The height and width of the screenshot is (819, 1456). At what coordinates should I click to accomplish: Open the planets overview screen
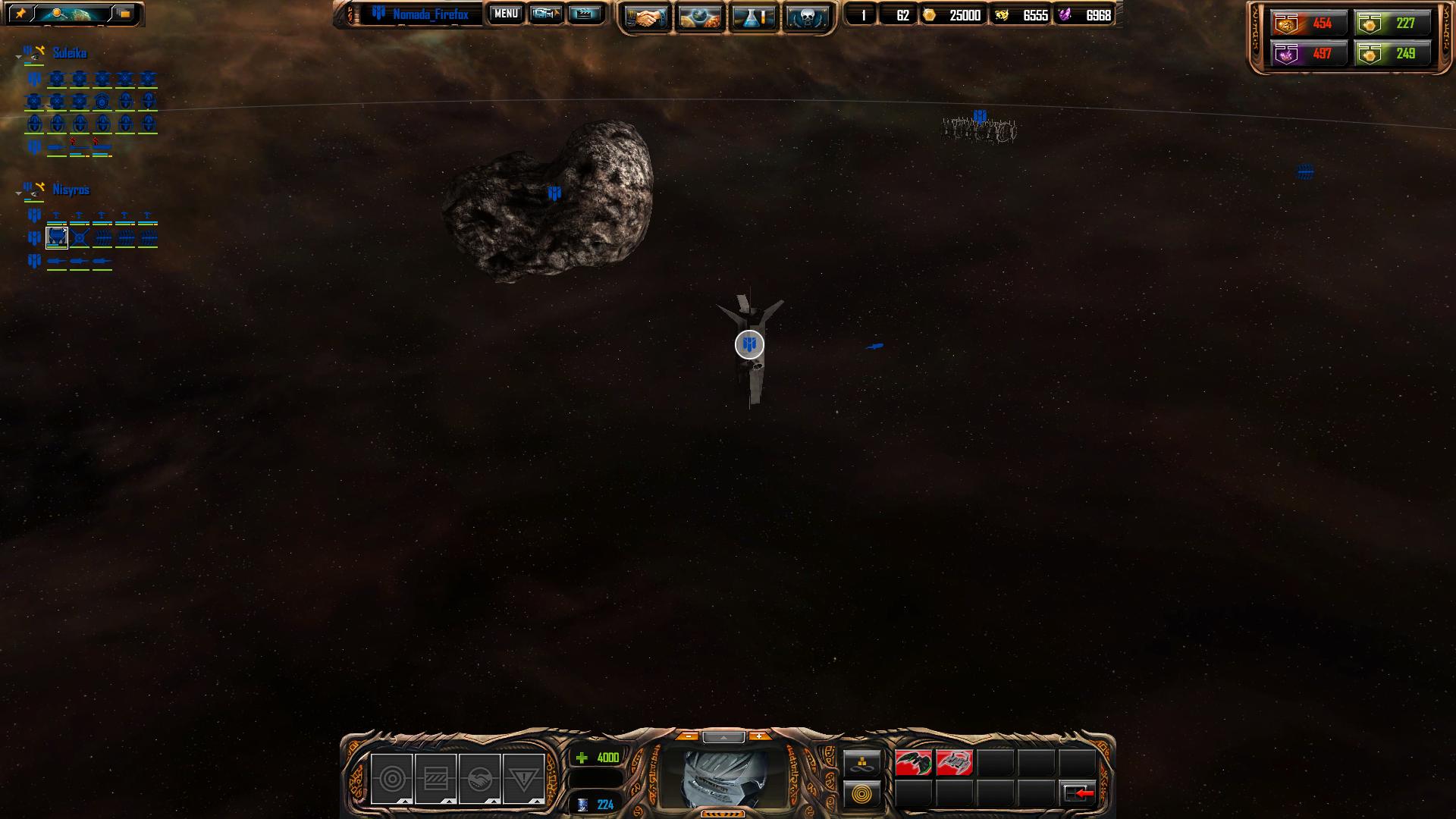tap(699, 17)
